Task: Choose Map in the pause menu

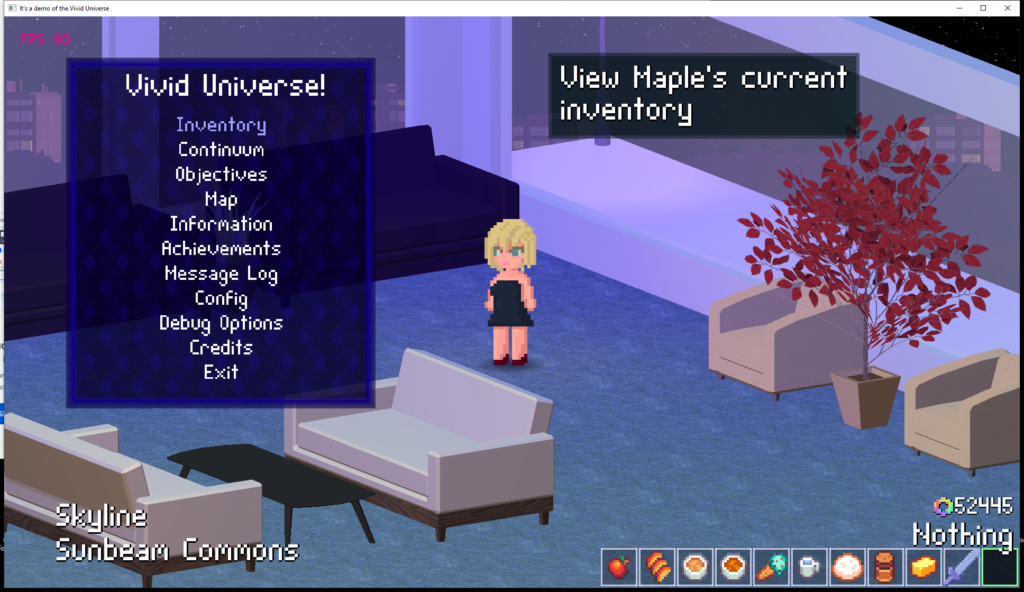Action: pos(221,199)
